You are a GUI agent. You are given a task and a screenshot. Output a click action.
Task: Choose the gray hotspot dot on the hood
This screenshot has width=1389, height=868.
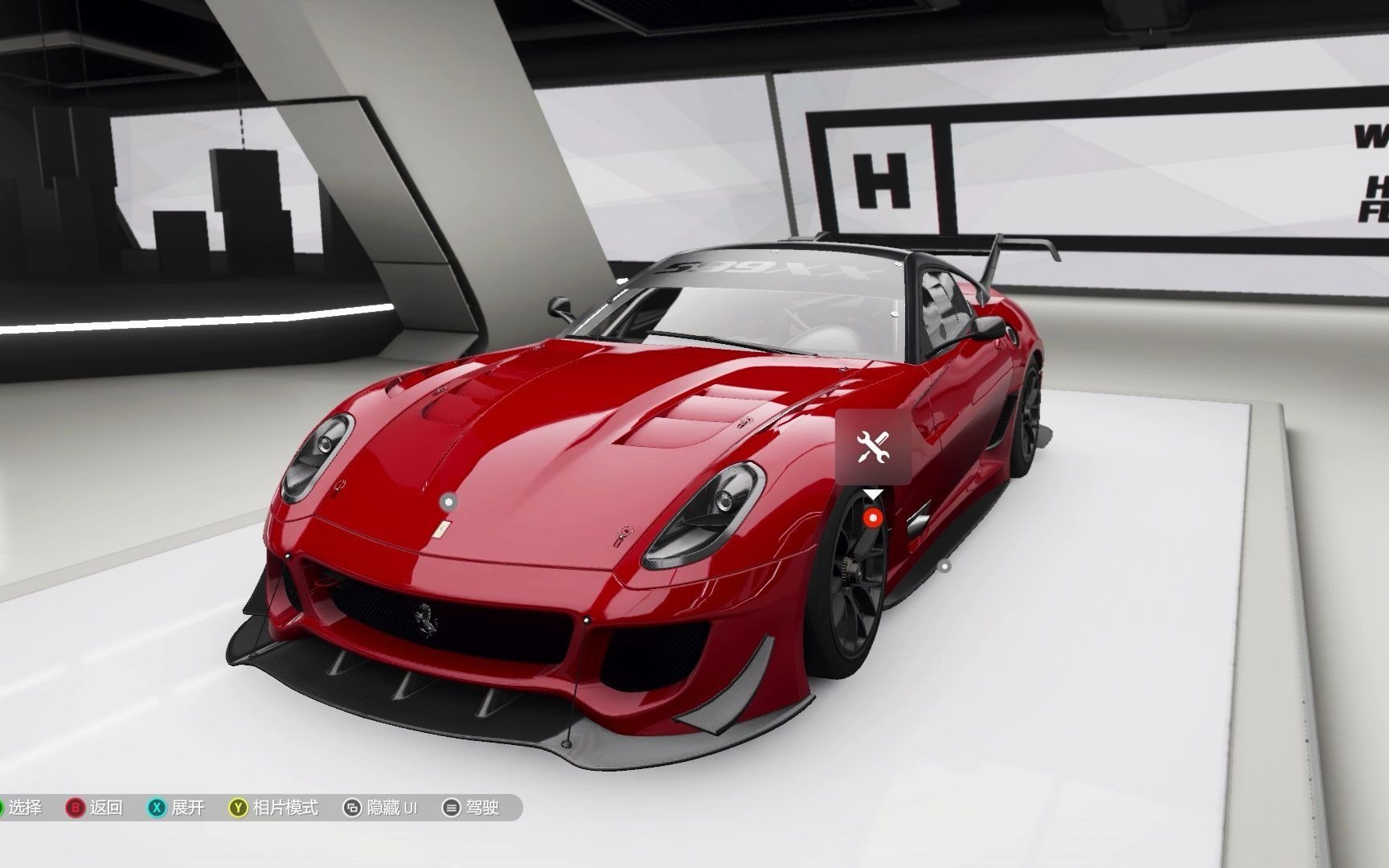pyautogui.click(x=450, y=502)
